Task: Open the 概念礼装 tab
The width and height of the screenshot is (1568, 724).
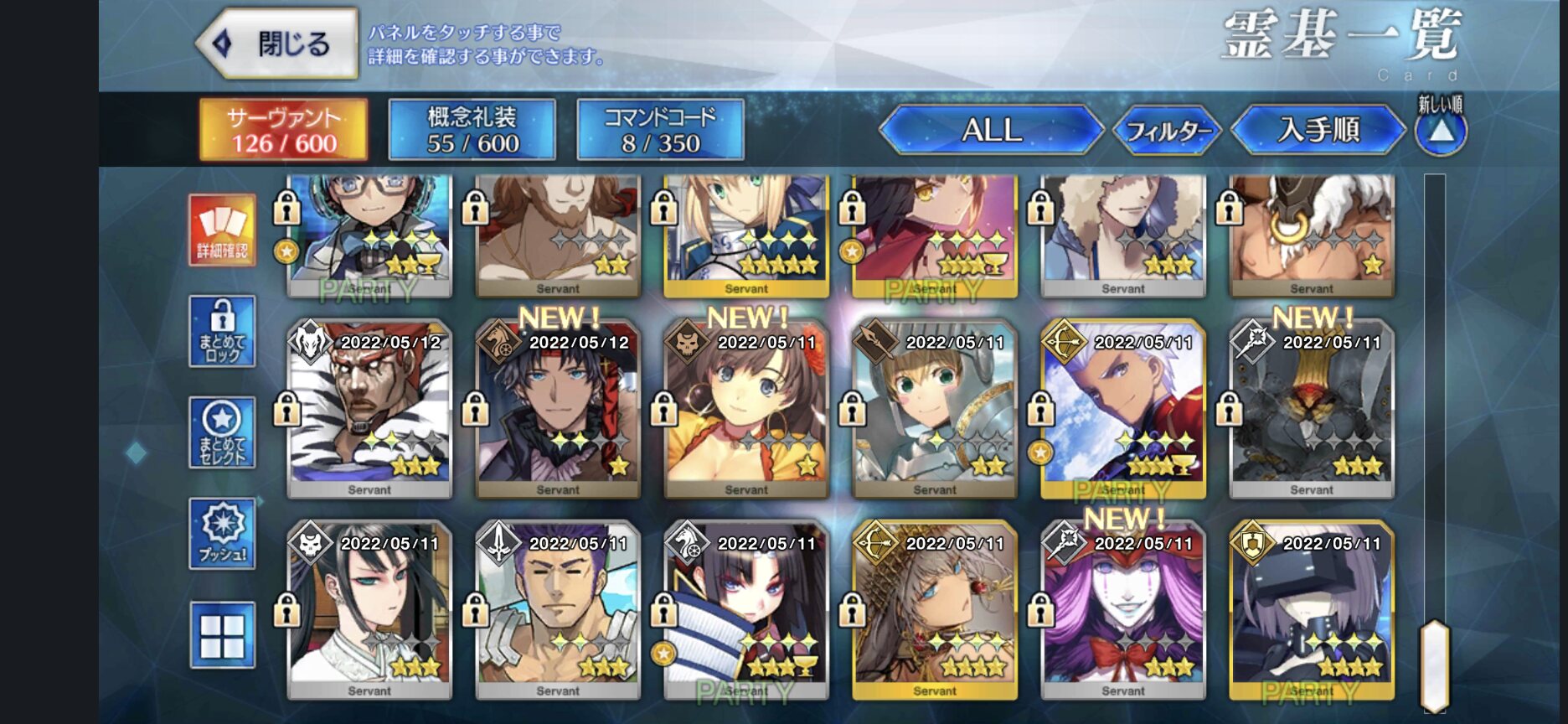Action: coord(472,130)
